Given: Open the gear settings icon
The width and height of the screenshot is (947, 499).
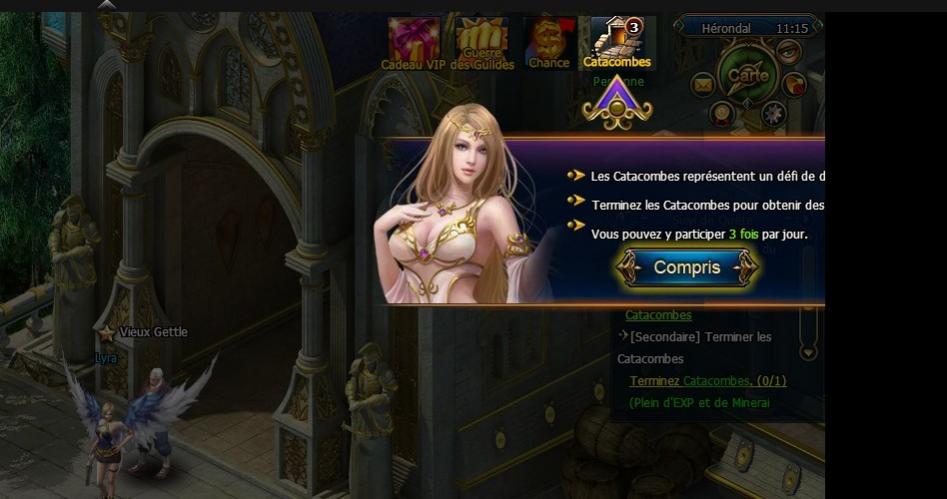Looking at the screenshot, I should 773,113.
